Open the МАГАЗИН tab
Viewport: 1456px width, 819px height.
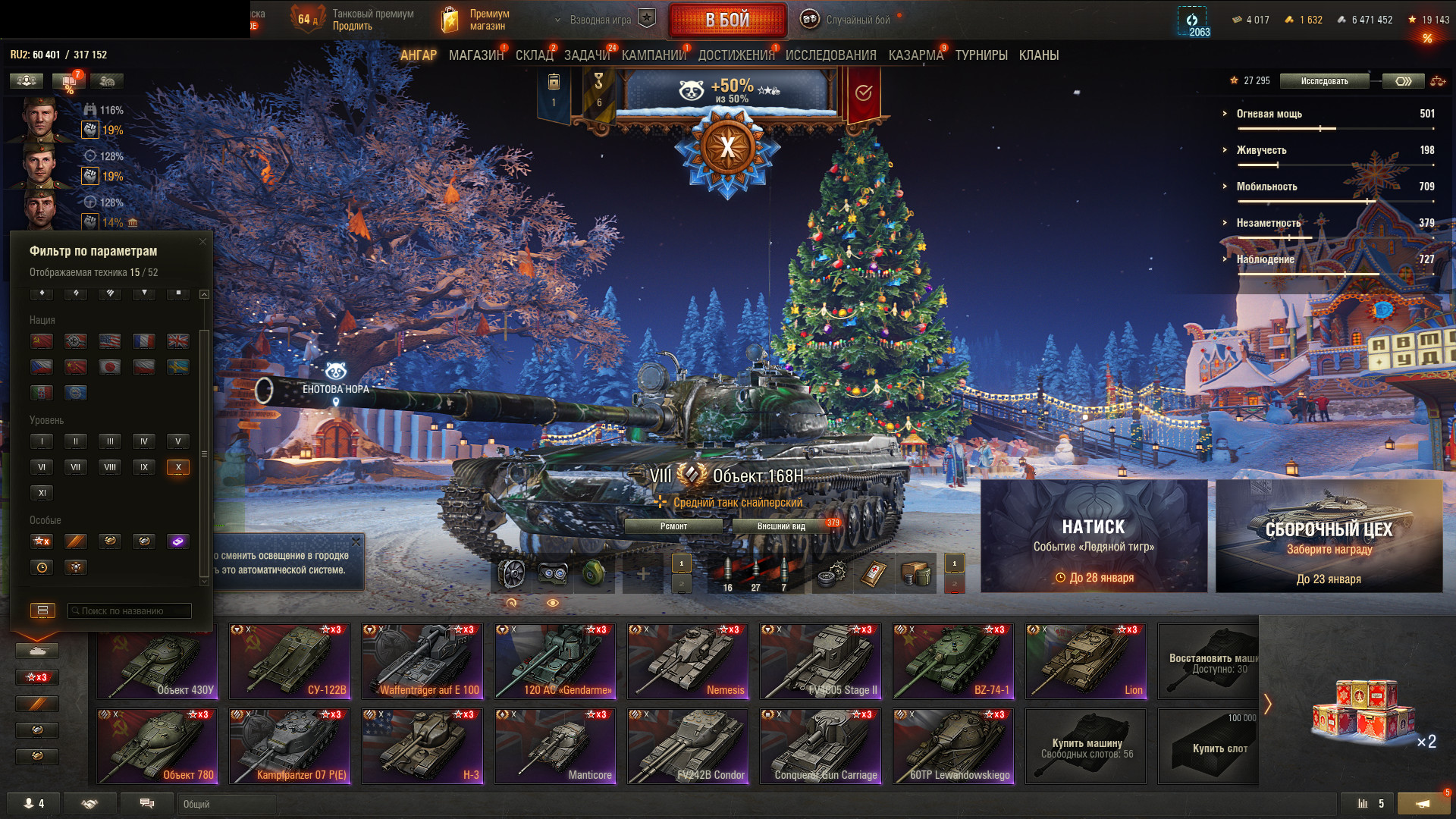coord(475,55)
